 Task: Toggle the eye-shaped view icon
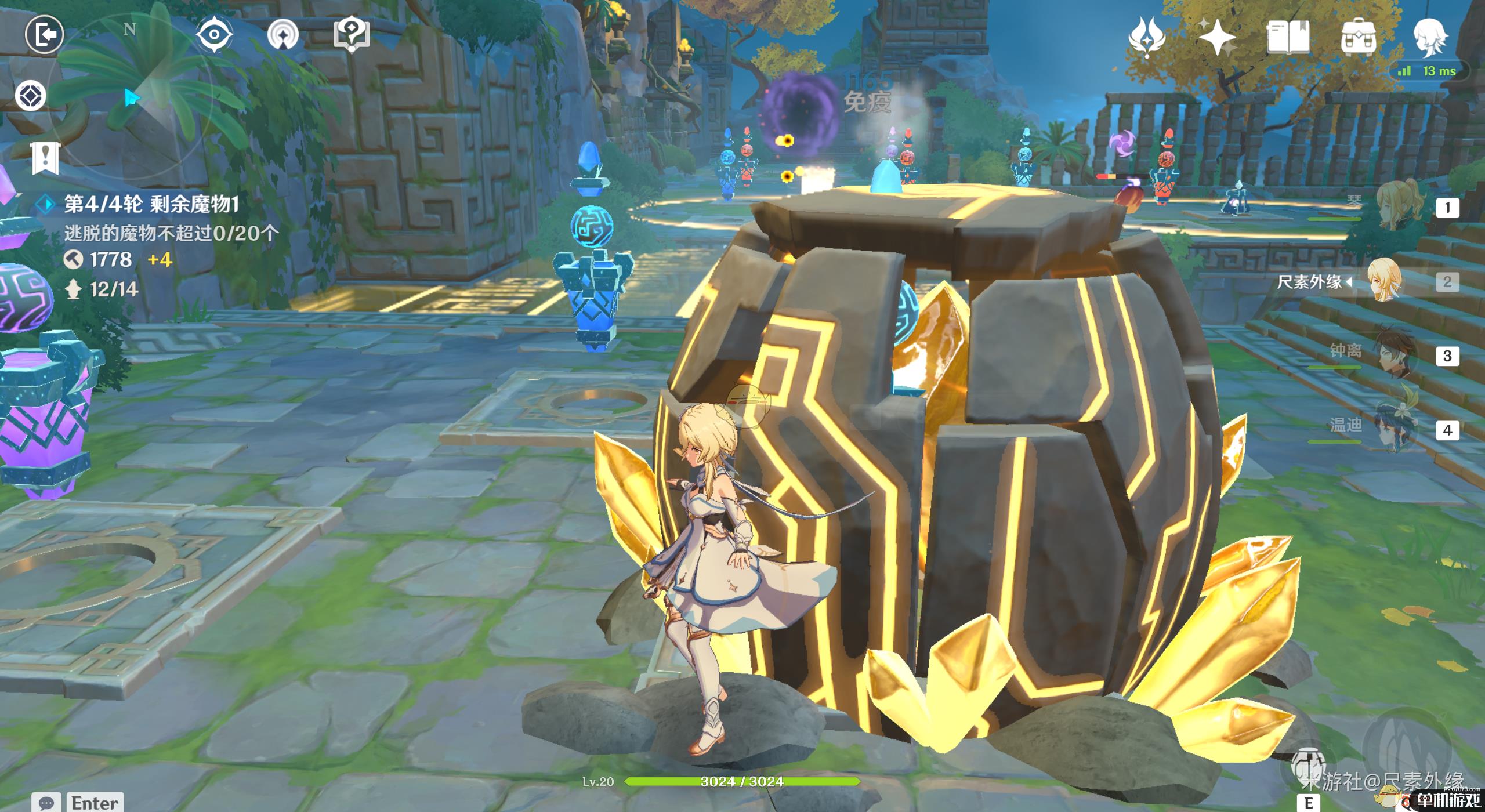(x=214, y=35)
